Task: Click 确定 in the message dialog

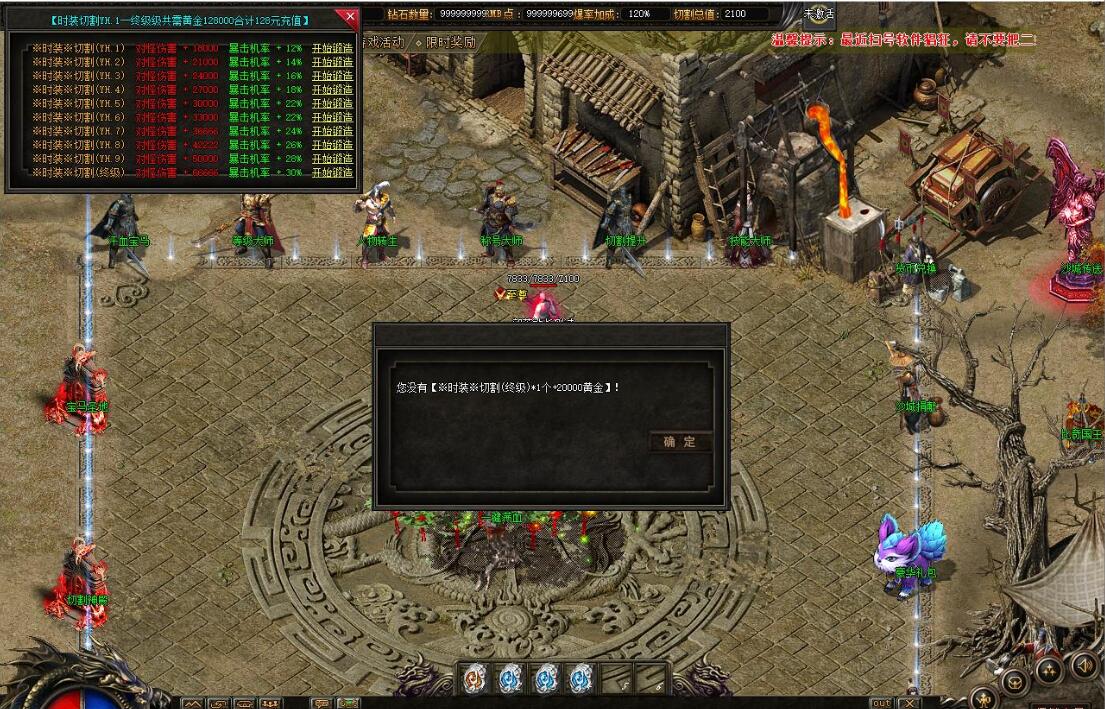Action: tap(680, 442)
